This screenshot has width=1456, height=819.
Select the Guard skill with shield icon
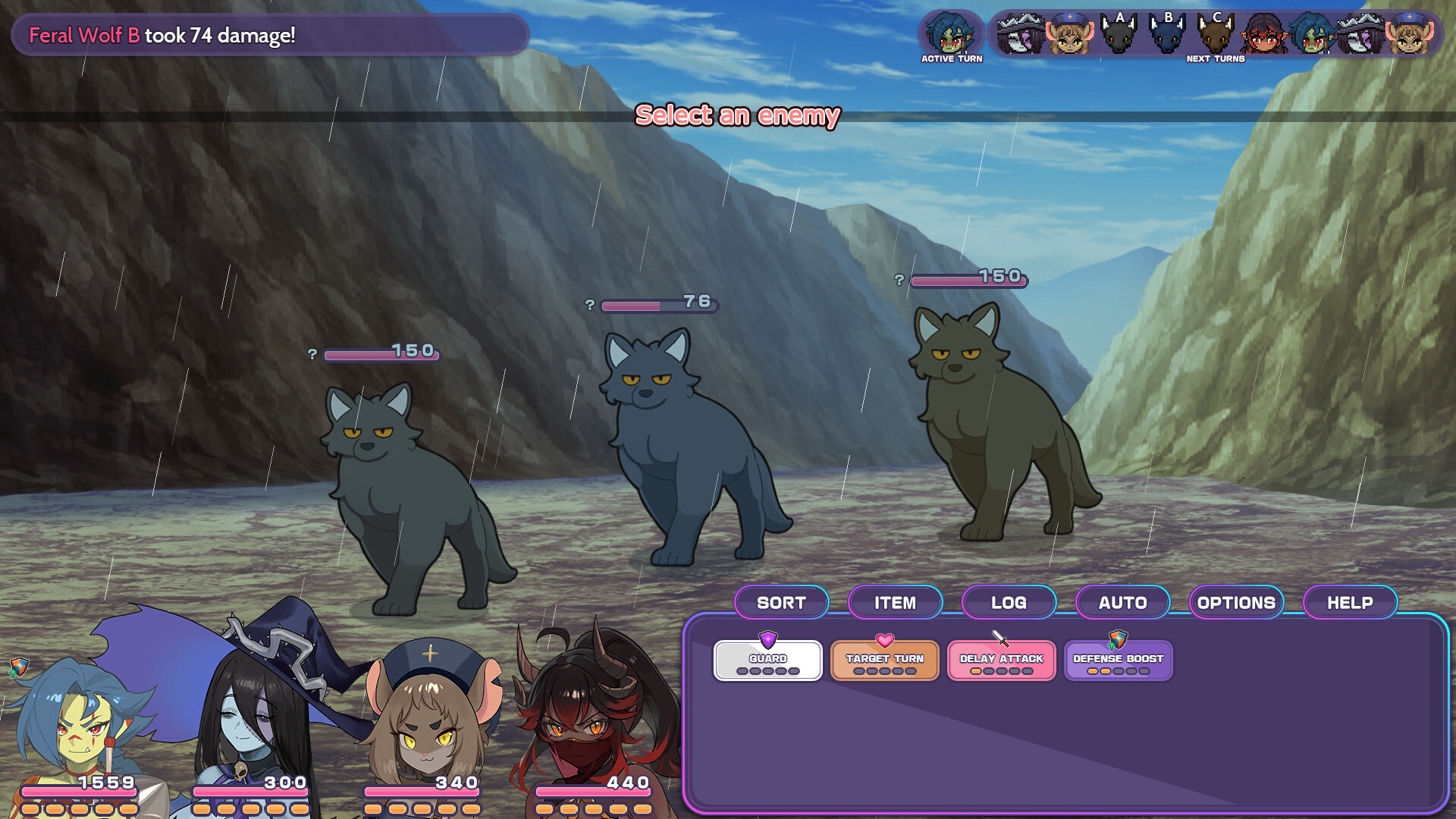(x=767, y=658)
